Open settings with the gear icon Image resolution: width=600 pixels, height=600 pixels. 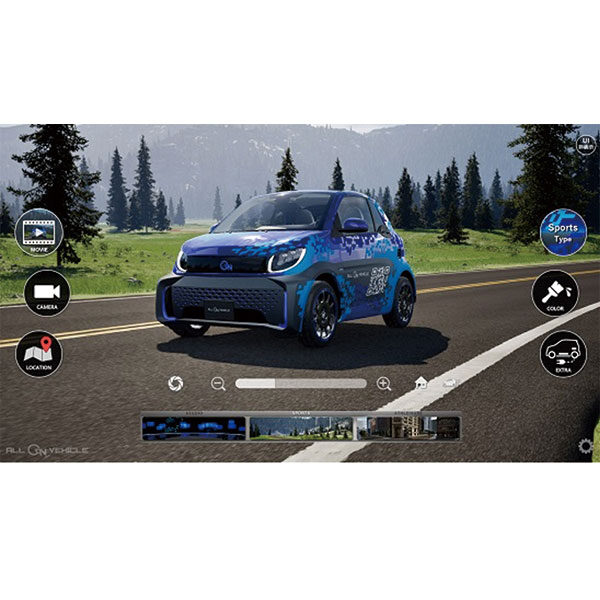(585, 446)
